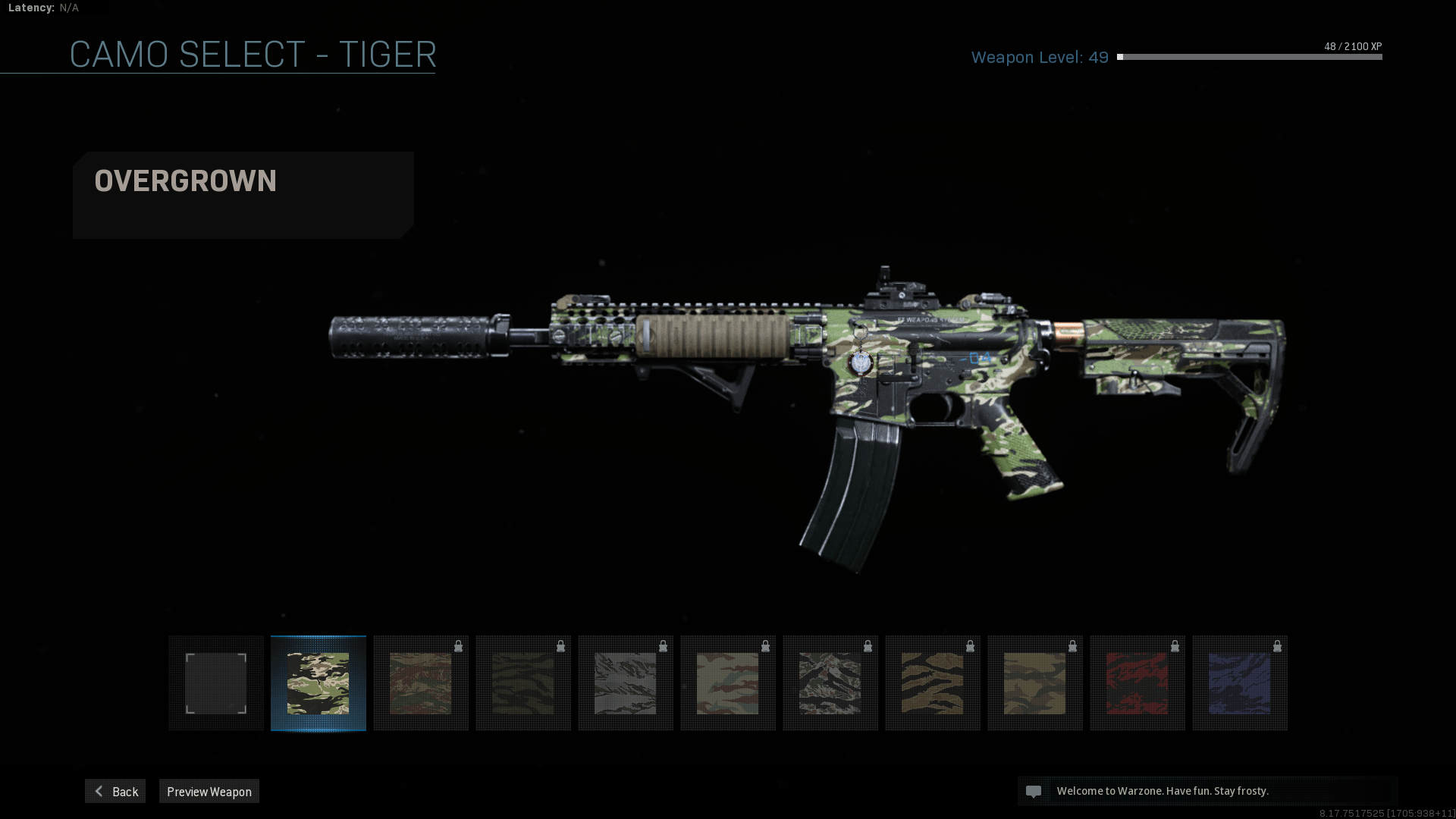
Task: Pick the locked blue tiger camo
Action: pos(1239,683)
